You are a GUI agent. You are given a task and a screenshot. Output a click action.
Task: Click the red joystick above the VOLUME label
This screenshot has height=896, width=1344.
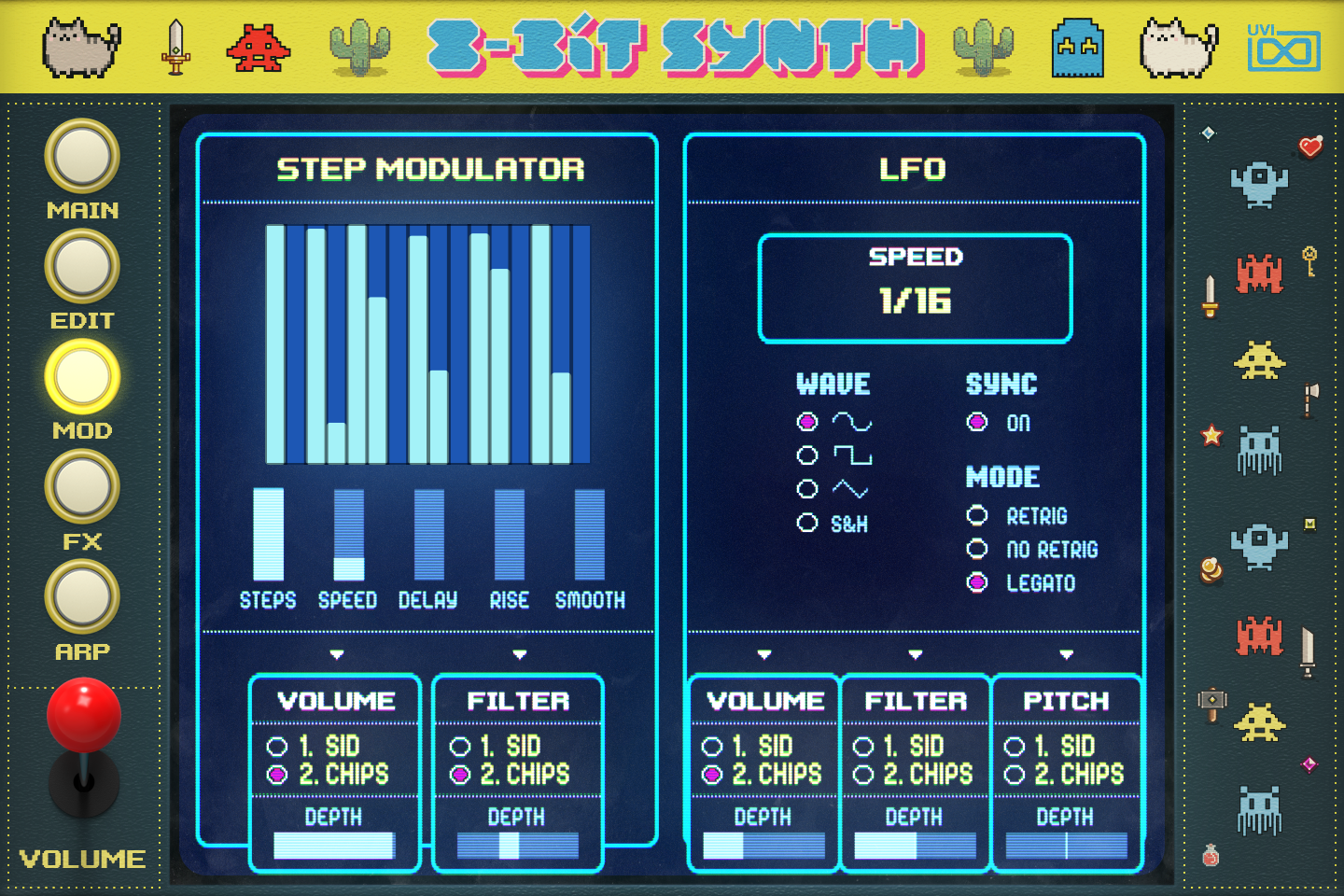point(84,714)
